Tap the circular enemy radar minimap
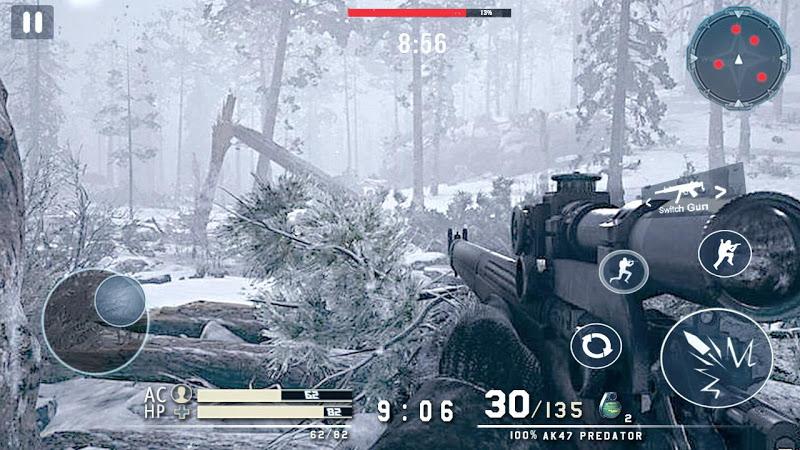 coord(738,56)
